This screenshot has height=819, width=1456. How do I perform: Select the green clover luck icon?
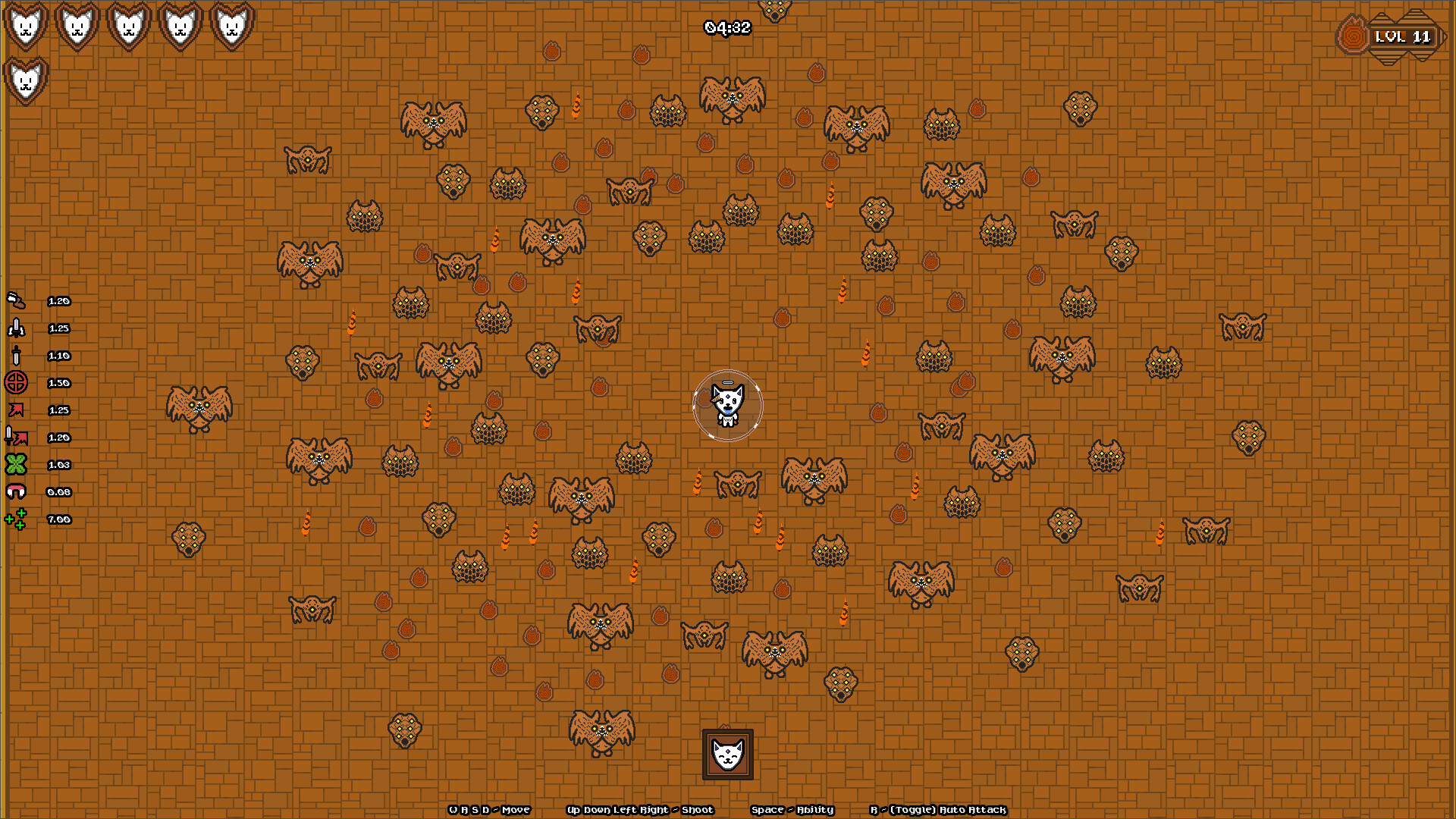tap(17, 465)
